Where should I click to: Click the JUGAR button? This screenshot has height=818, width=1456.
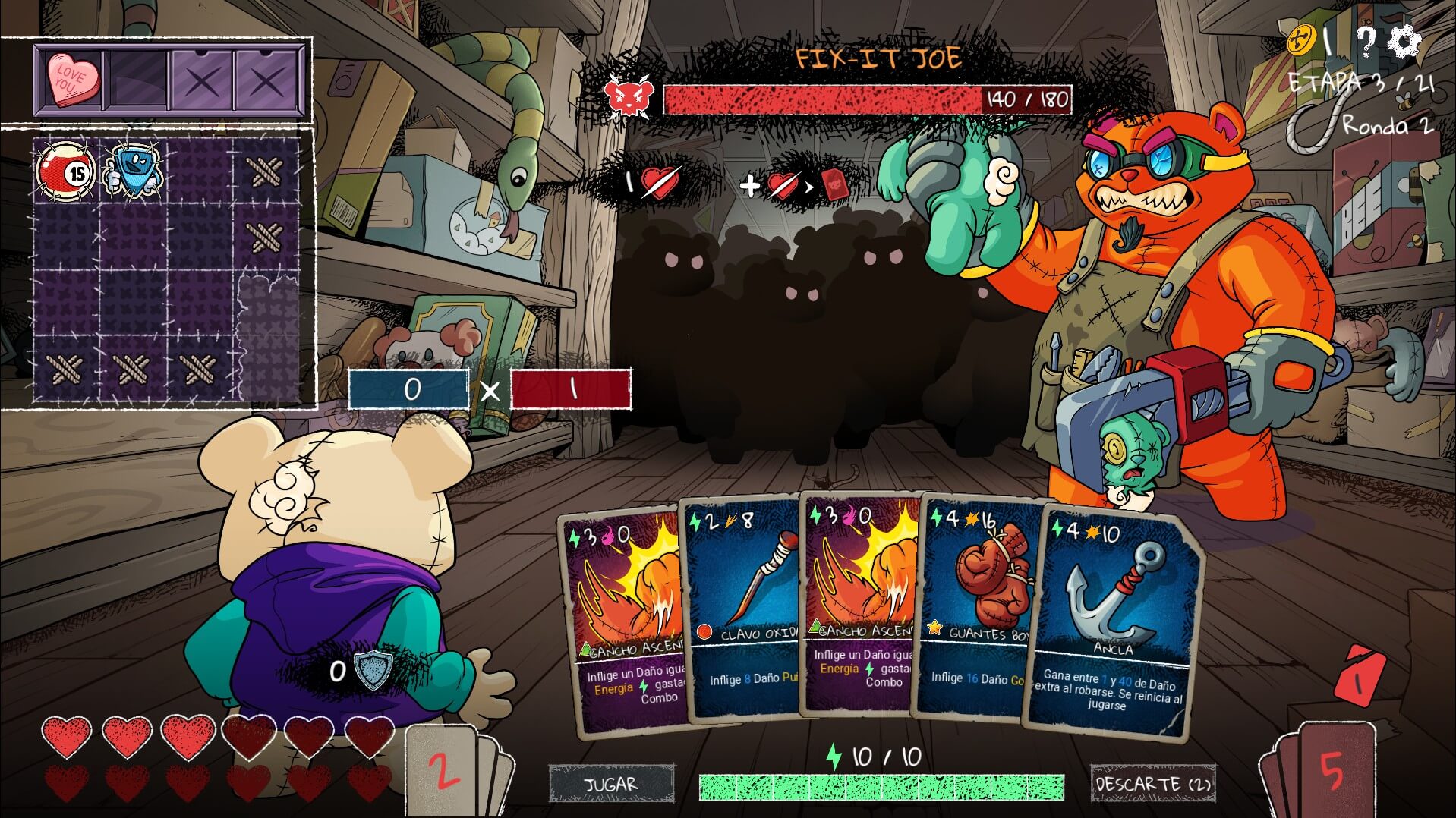point(611,784)
